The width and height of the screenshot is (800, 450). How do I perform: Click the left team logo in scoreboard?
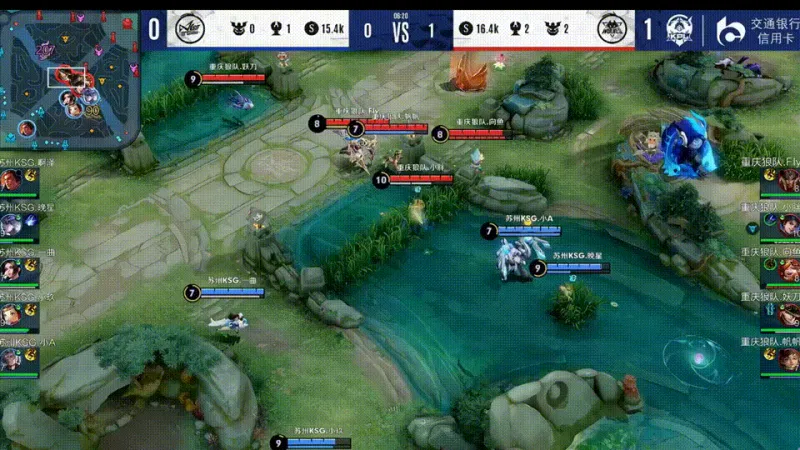coord(187,29)
